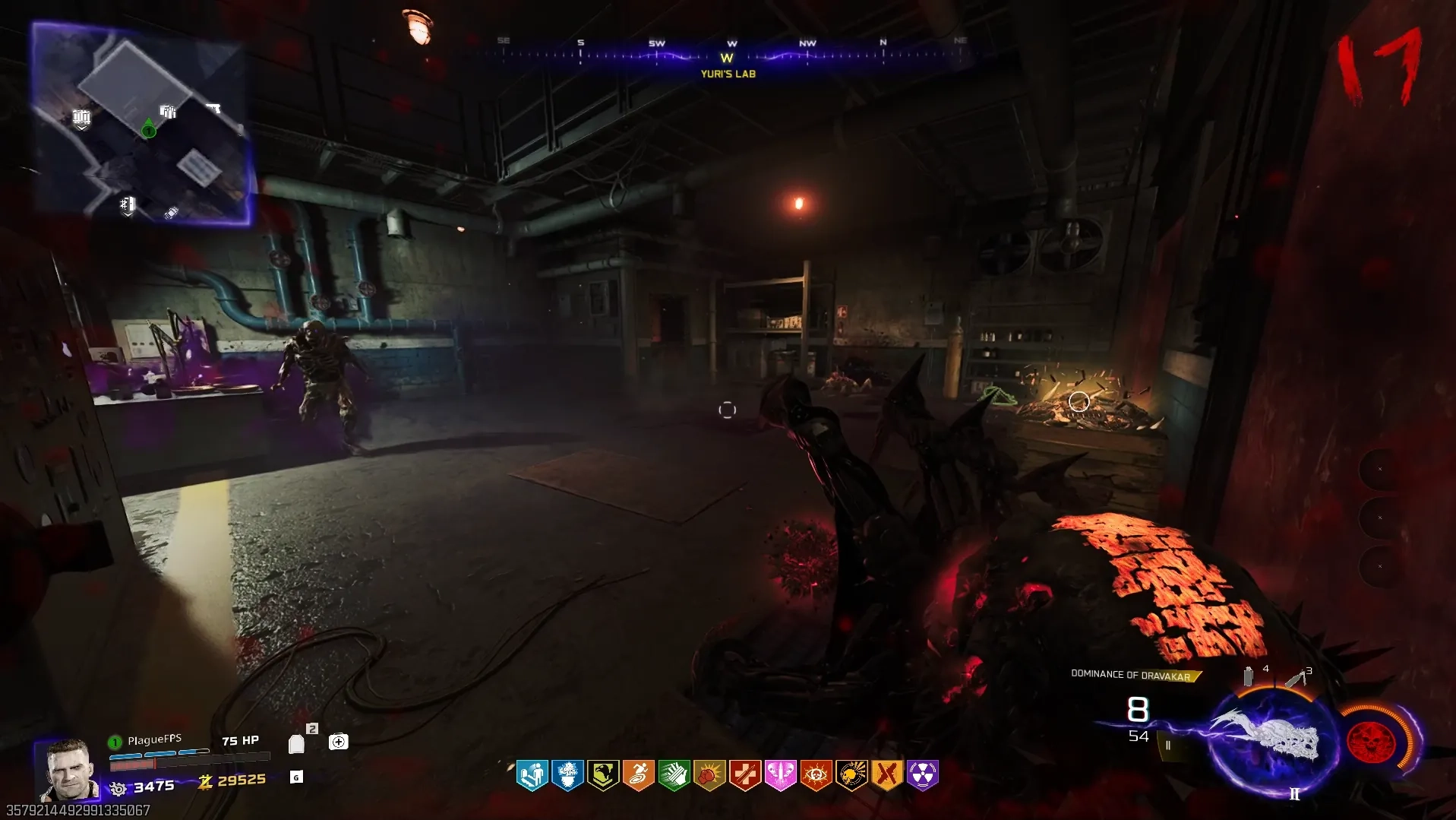1456x820 pixels.
Task: Click the minimap in the top-left corner
Action: click(142, 123)
